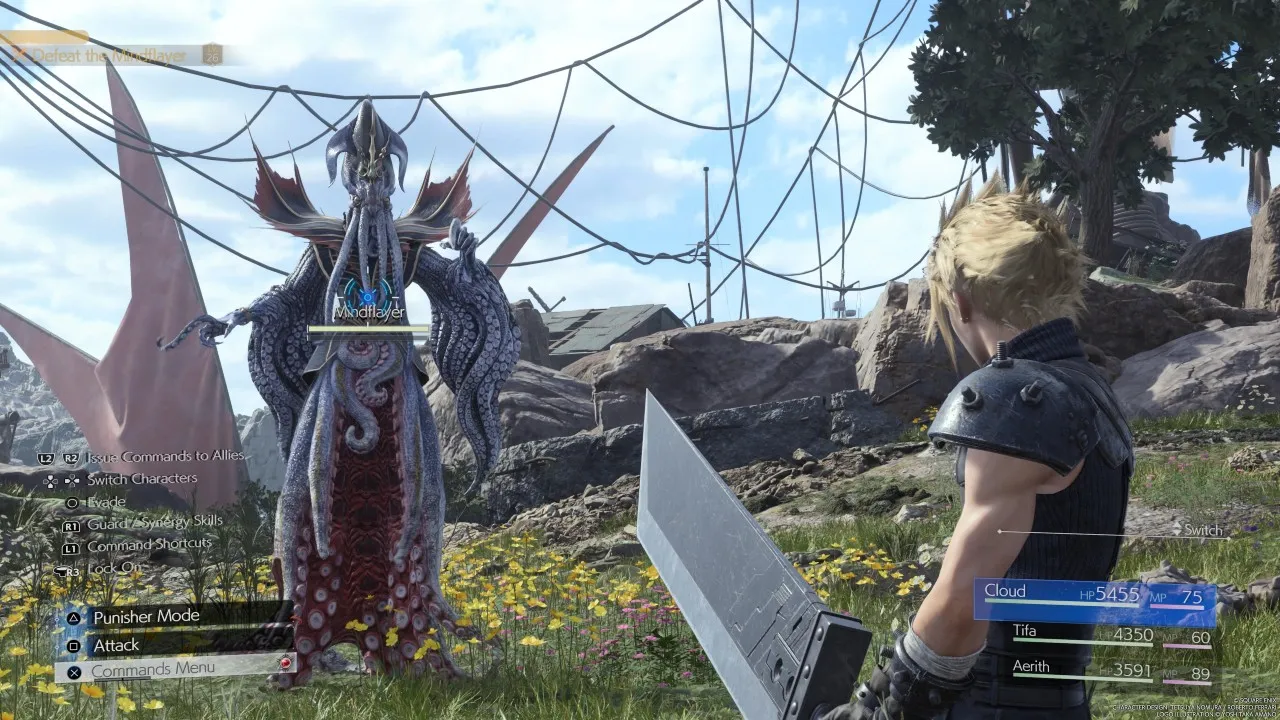The height and width of the screenshot is (720, 1280).
Task: Select the Punisher Mode command
Action: tap(146, 617)
